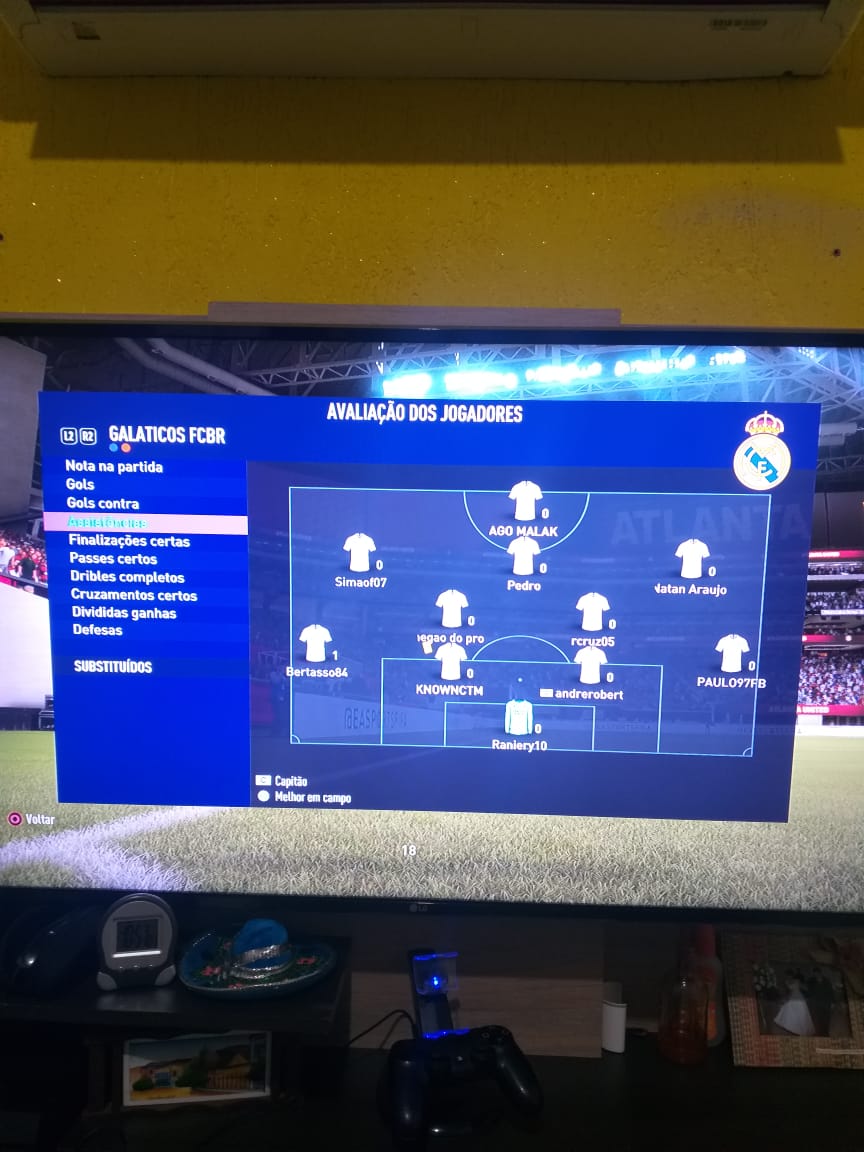Choose Gols in the stats list

click(80, 484)
